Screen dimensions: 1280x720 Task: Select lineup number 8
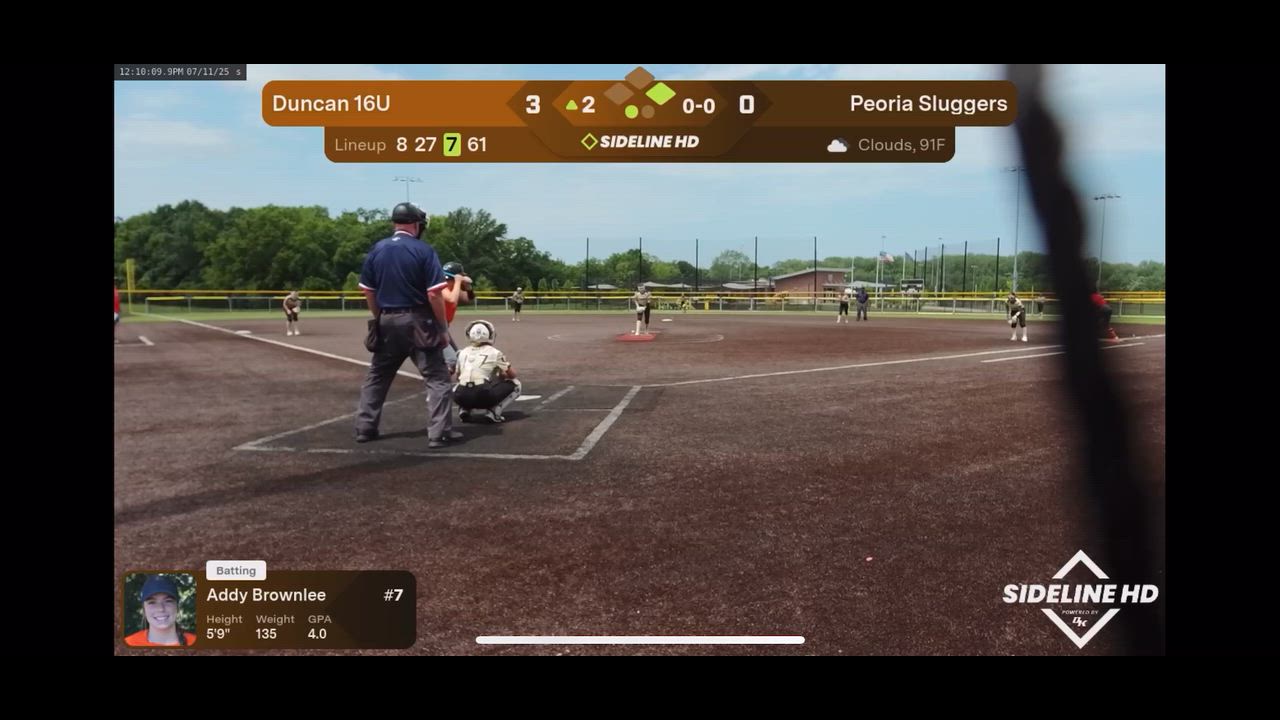pyautogui.click(x=401, y=145)
